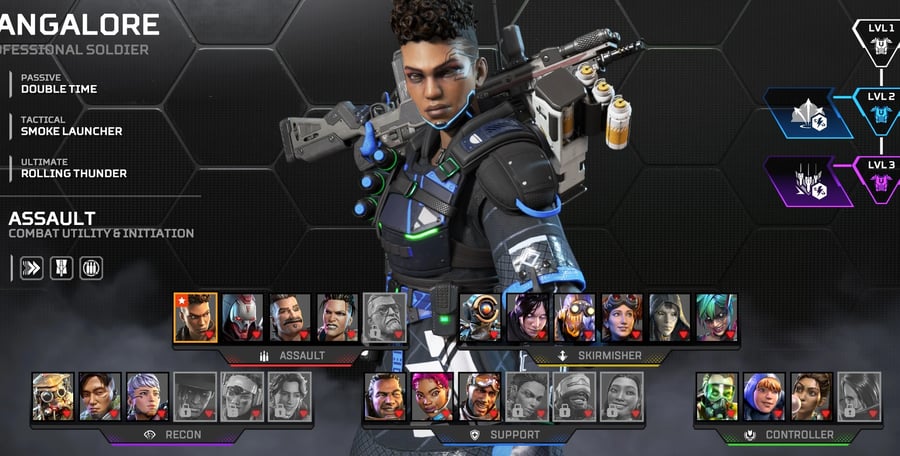900x456 pixels.
Task: Choose Horizon in the Skirmisher row
Action: [x=622, y=318]
